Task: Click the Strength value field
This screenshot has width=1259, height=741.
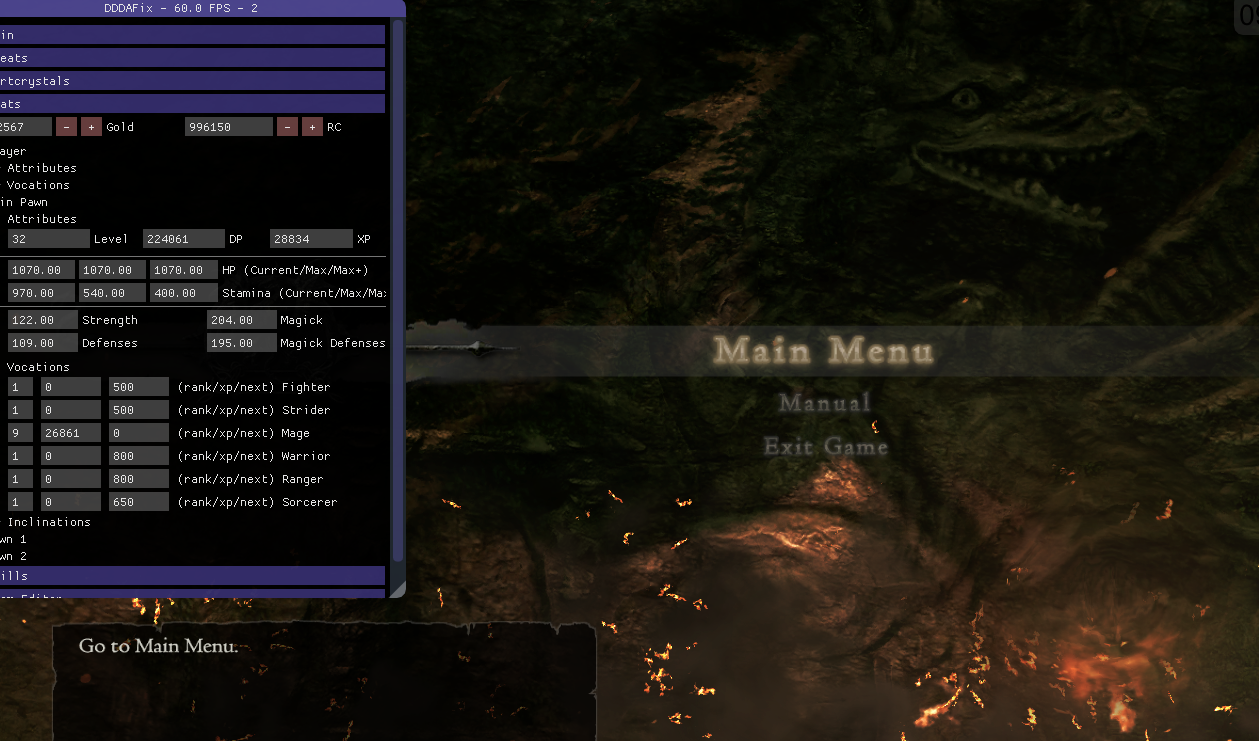Action: coord(42,320)
